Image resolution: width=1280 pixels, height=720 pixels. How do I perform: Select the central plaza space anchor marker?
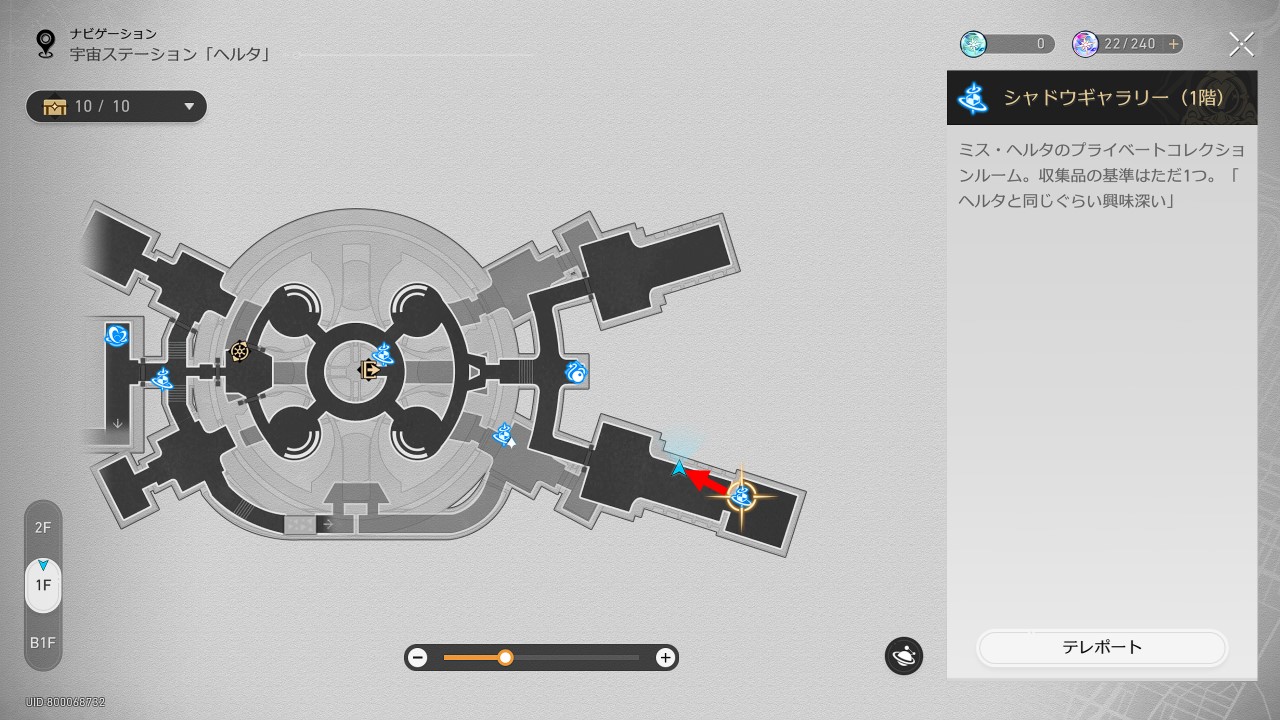[383, 354]
